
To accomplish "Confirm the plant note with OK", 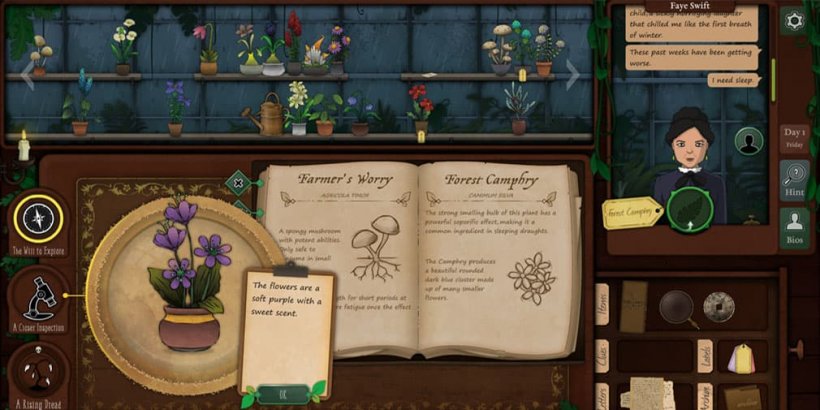I will pos(281,394).
